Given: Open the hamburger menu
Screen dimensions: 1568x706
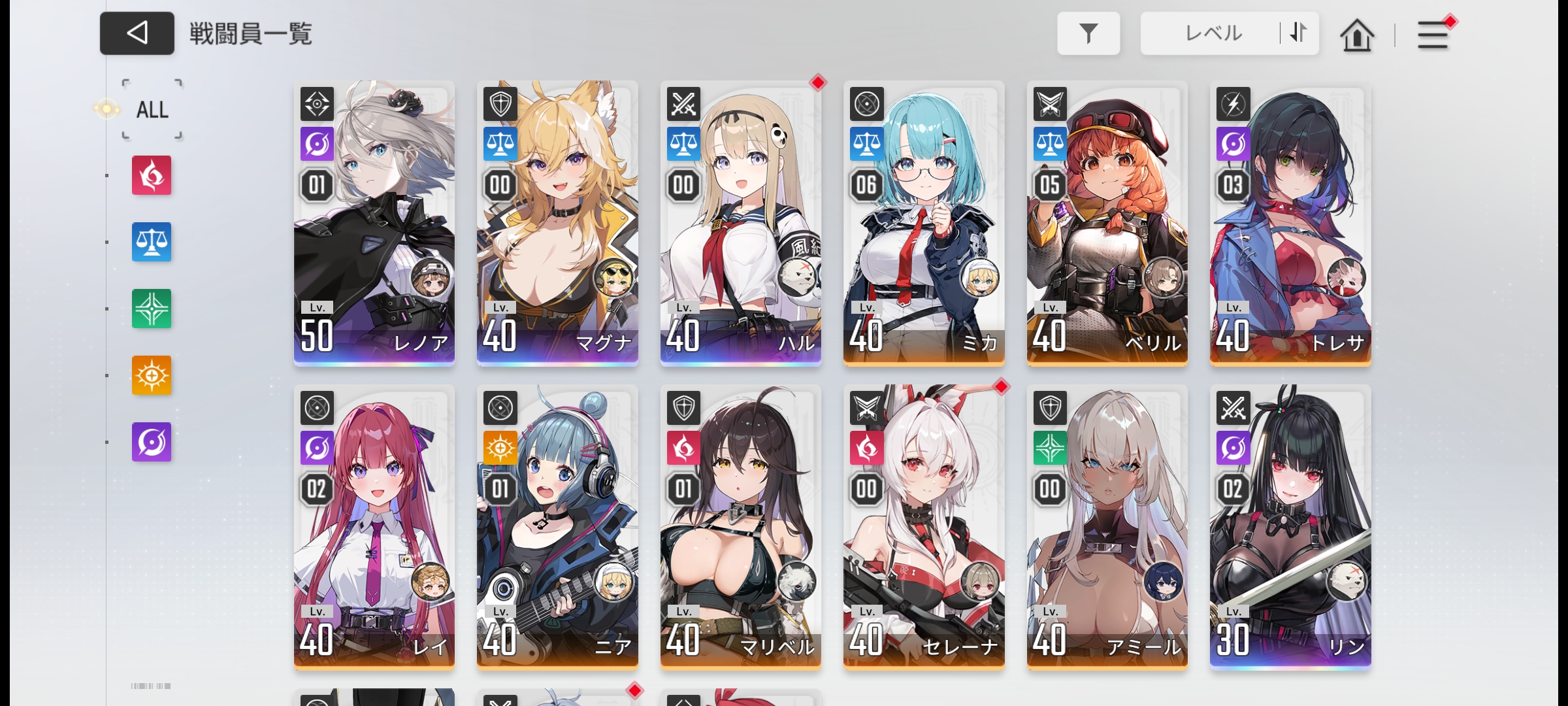Looking at the screenshot, I should [x=1432, y=35].
